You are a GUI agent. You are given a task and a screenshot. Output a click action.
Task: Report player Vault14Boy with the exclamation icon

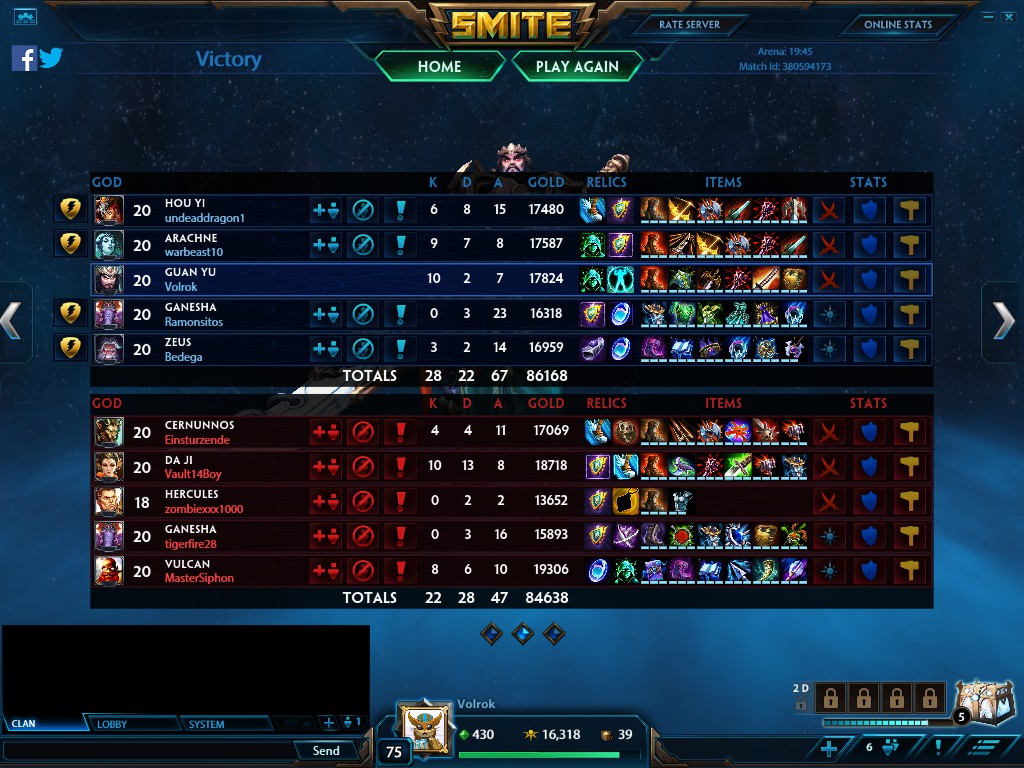click(x=401, y=467)
